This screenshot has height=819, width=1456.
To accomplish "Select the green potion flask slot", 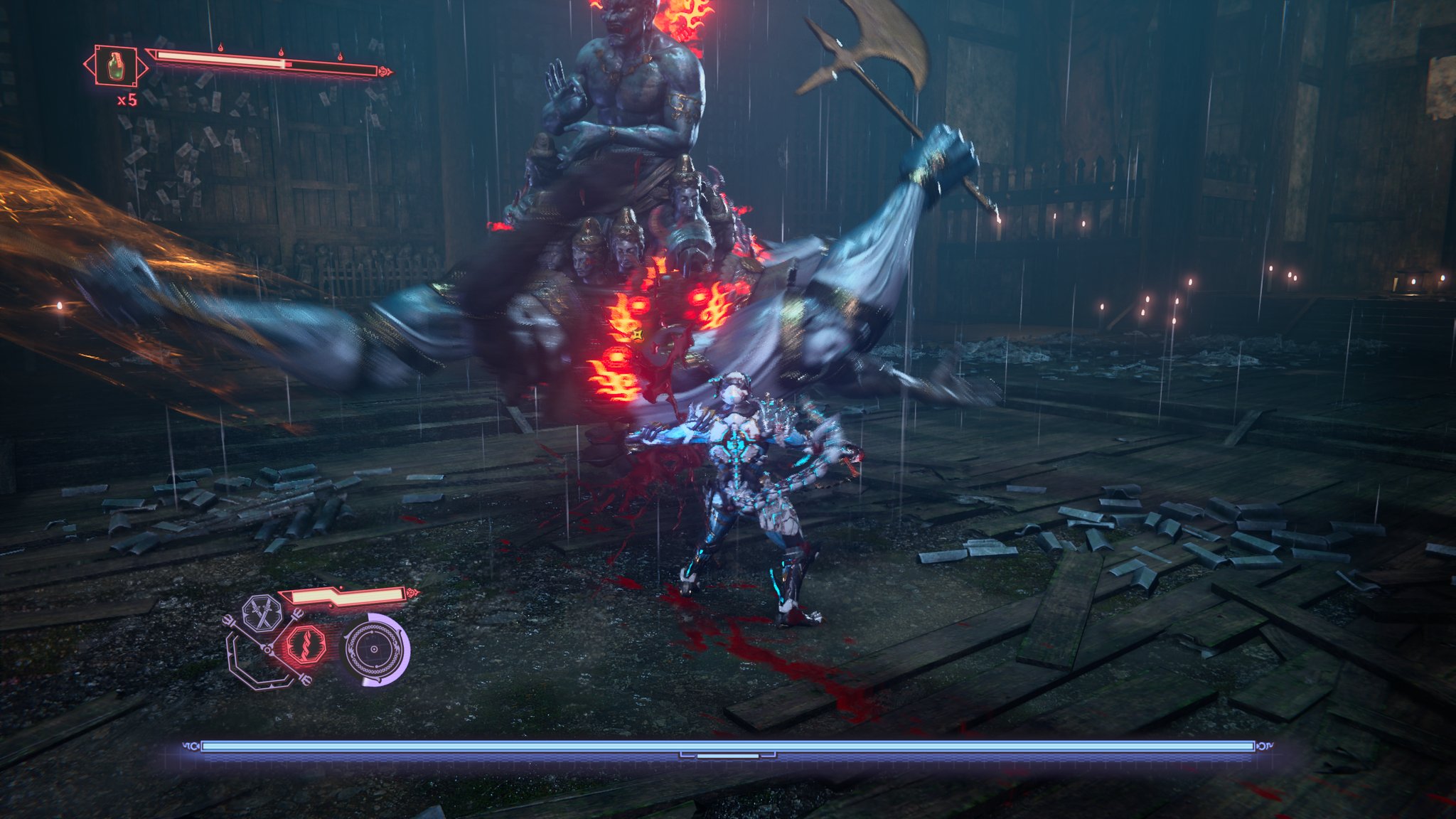I will 116,67.
